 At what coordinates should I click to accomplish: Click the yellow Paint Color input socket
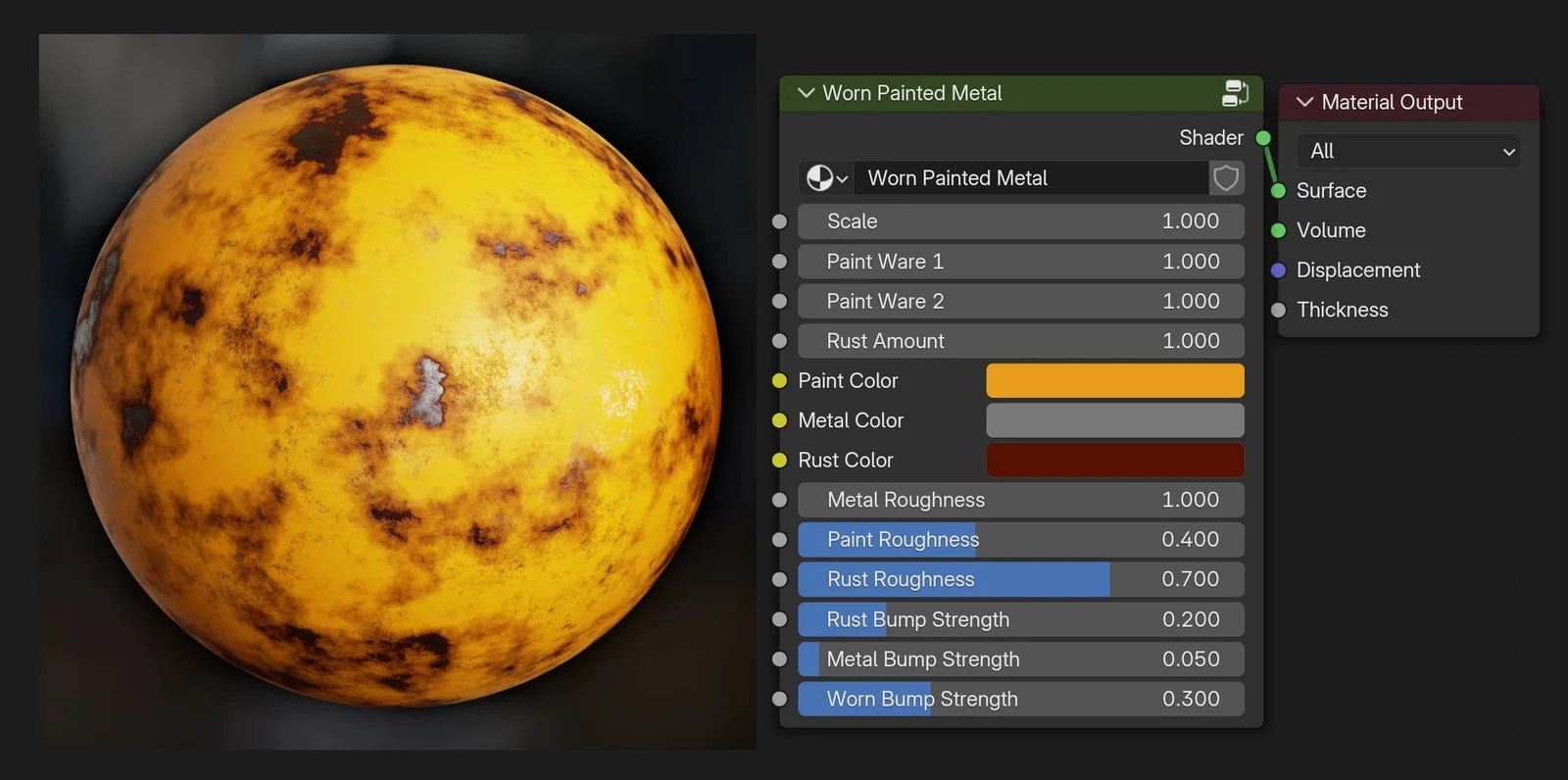(x=779, y=380)
